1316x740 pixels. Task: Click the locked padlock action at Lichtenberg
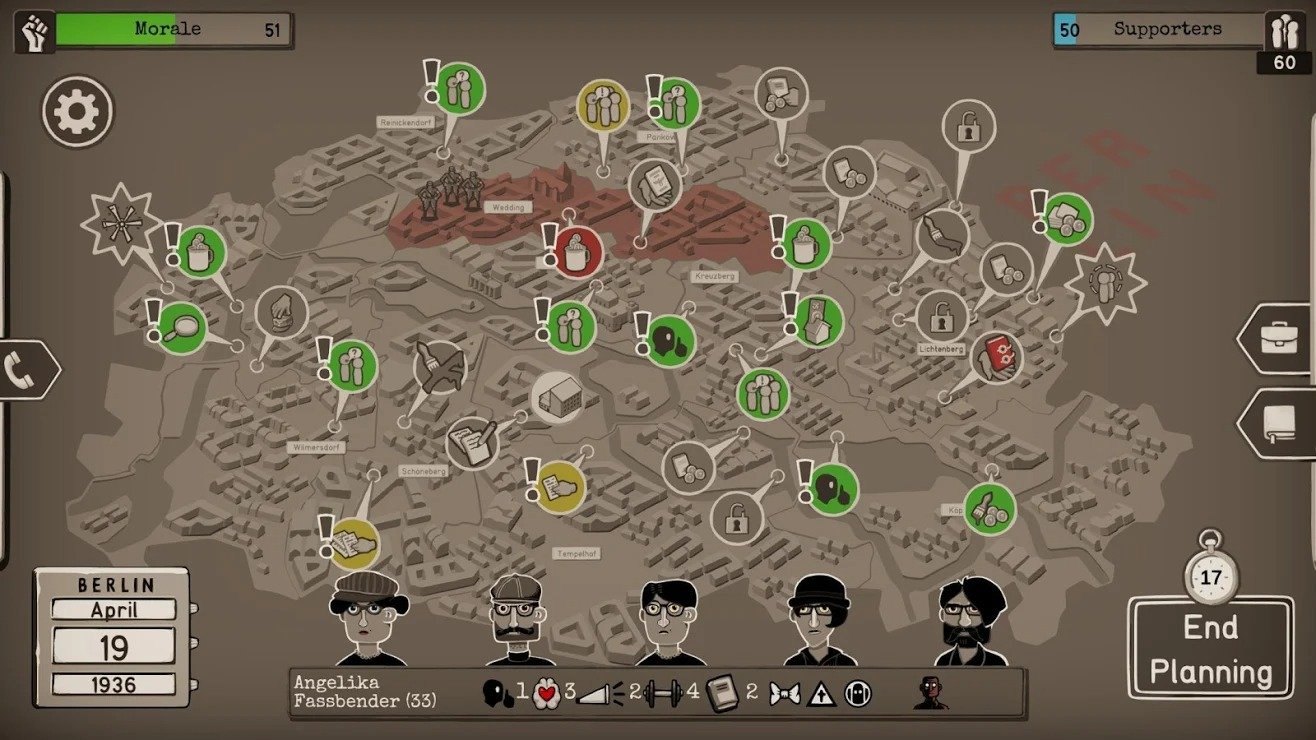point(940,318)
